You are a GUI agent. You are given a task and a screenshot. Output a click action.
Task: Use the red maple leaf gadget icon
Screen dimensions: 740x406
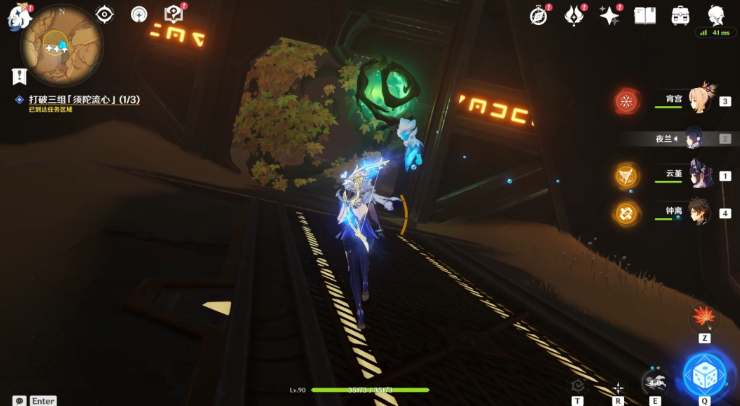pos(704,317)
